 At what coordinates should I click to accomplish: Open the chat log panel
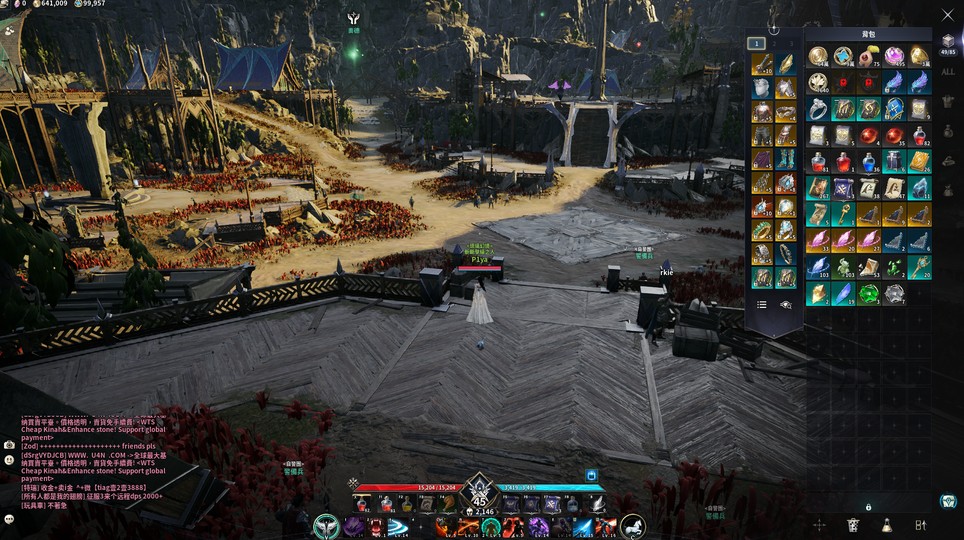point(9,444)
